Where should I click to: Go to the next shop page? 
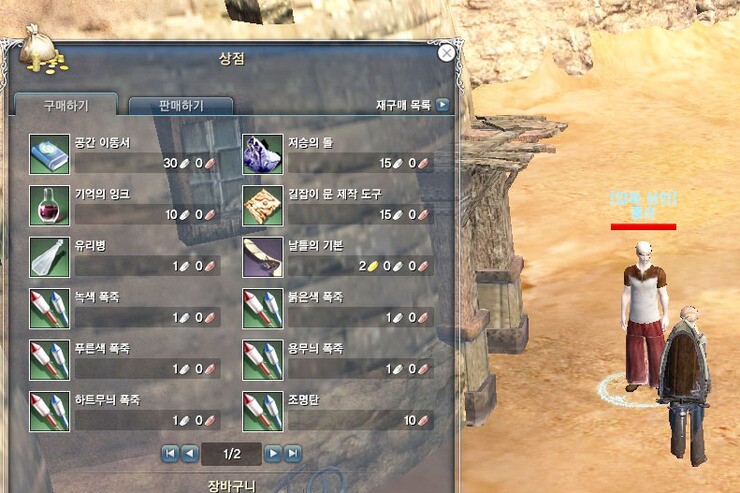pos(273,454)
